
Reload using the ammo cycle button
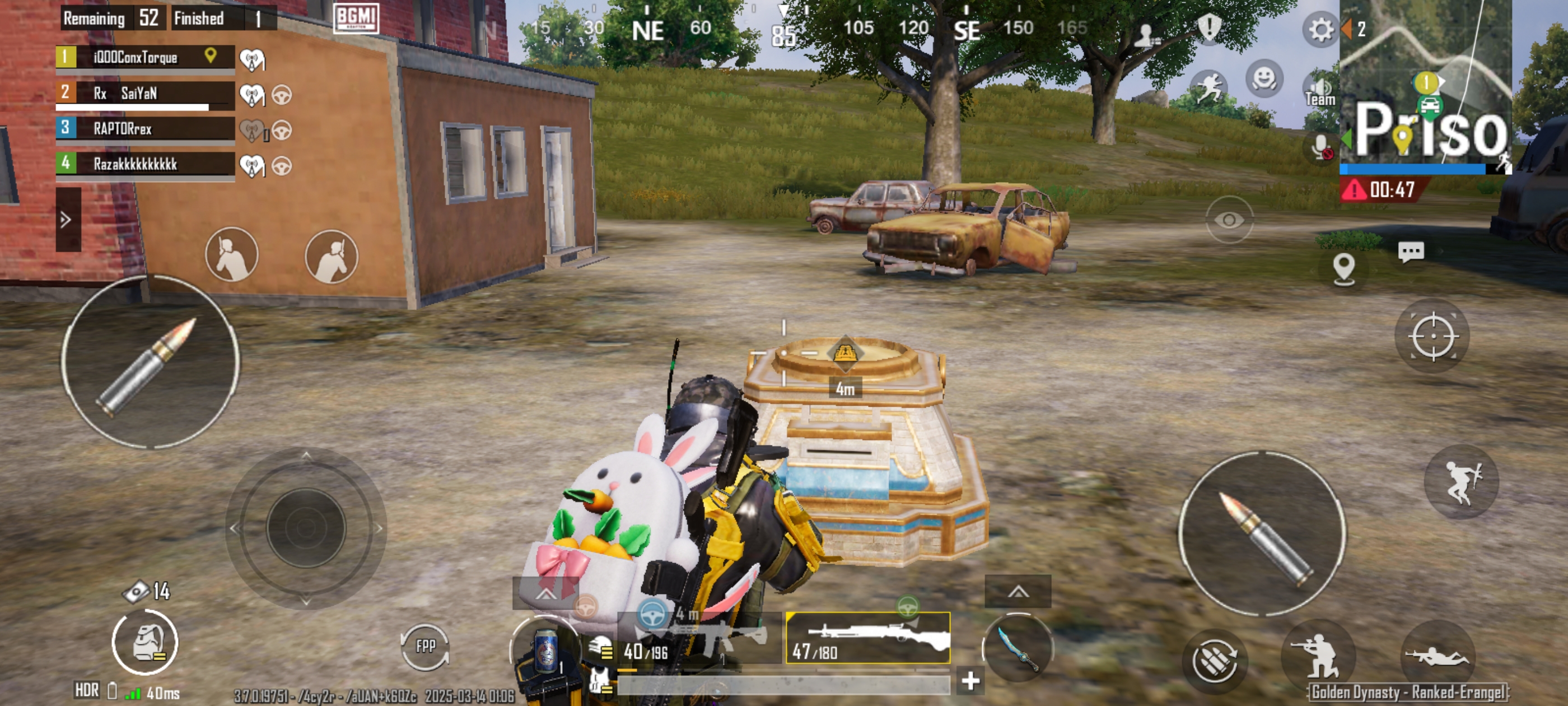[x=1214, y=661]
